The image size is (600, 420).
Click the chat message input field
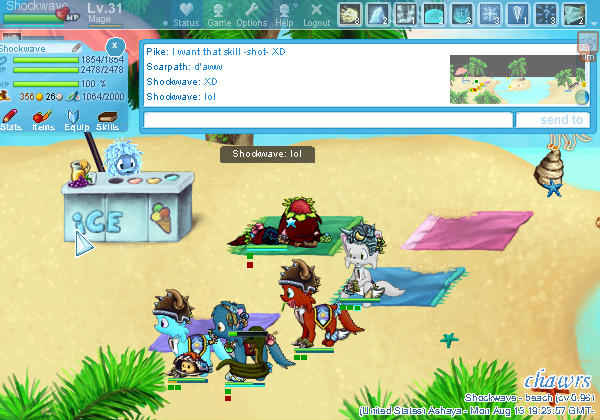click(x=328, y=120)
